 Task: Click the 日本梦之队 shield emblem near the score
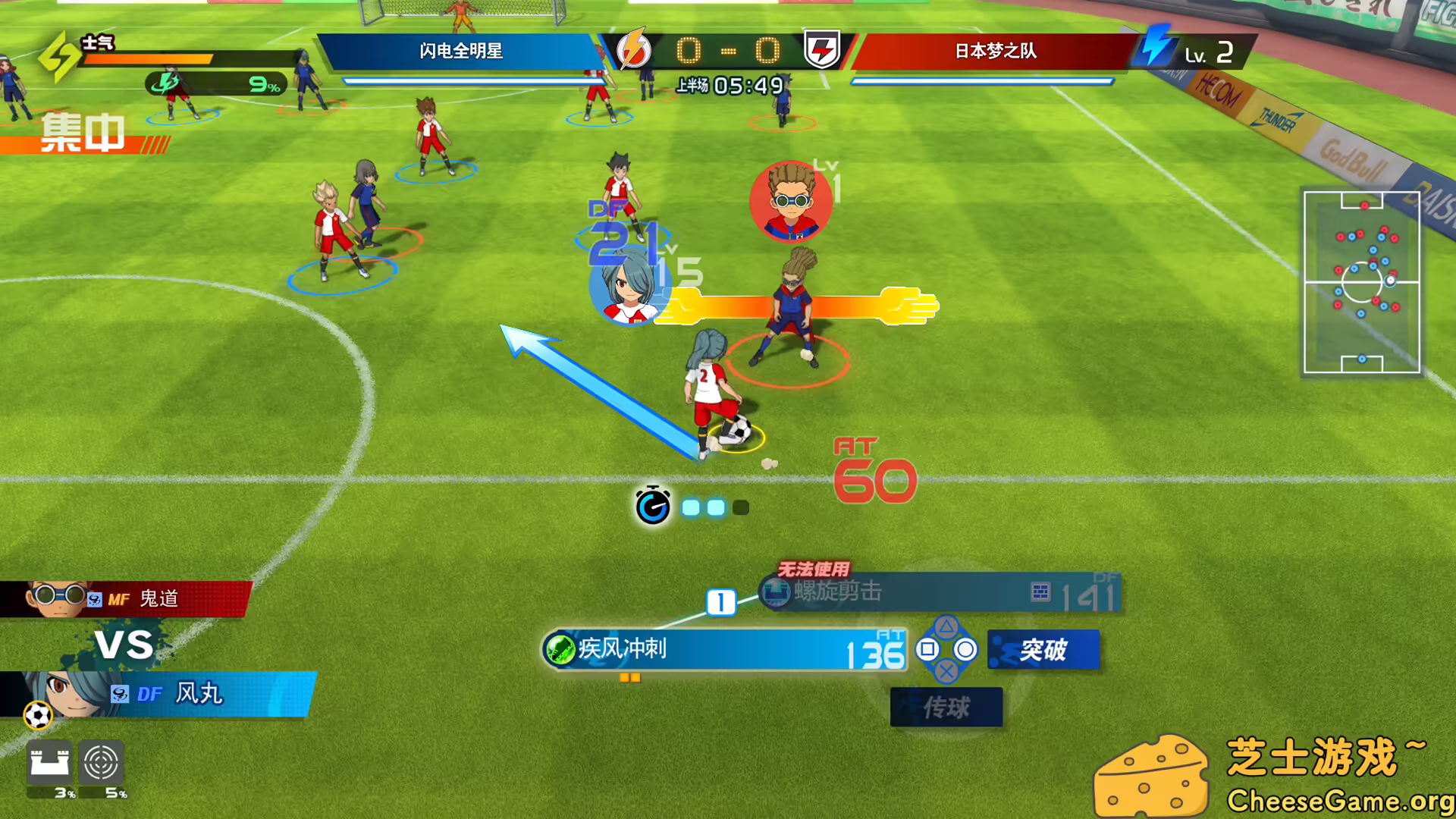823,47
